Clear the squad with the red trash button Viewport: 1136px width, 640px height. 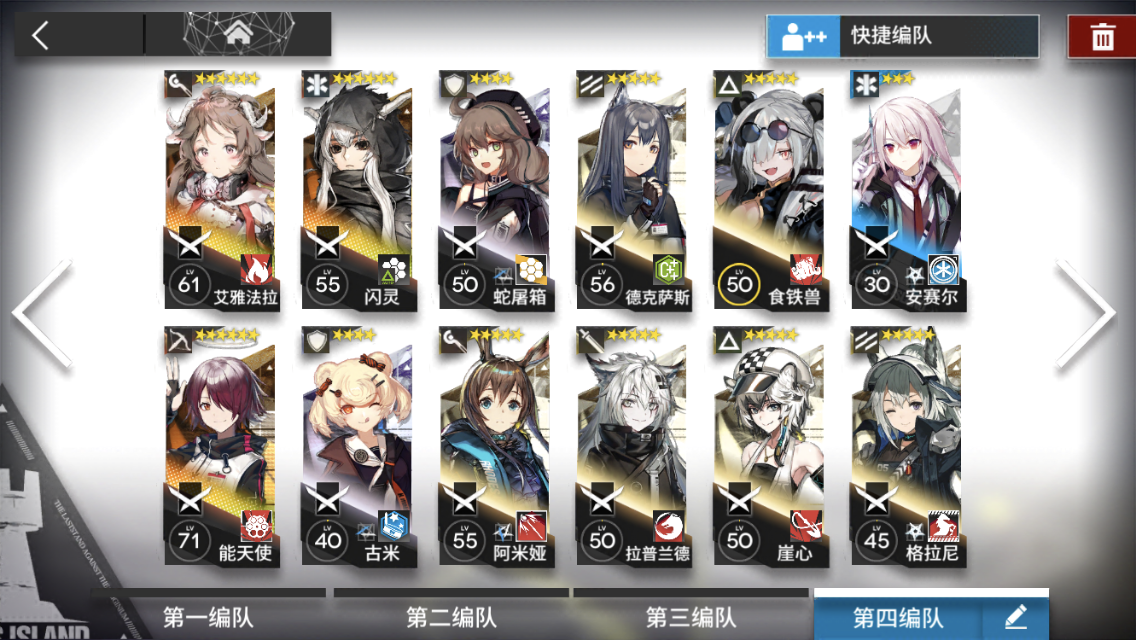(1102, 38)
